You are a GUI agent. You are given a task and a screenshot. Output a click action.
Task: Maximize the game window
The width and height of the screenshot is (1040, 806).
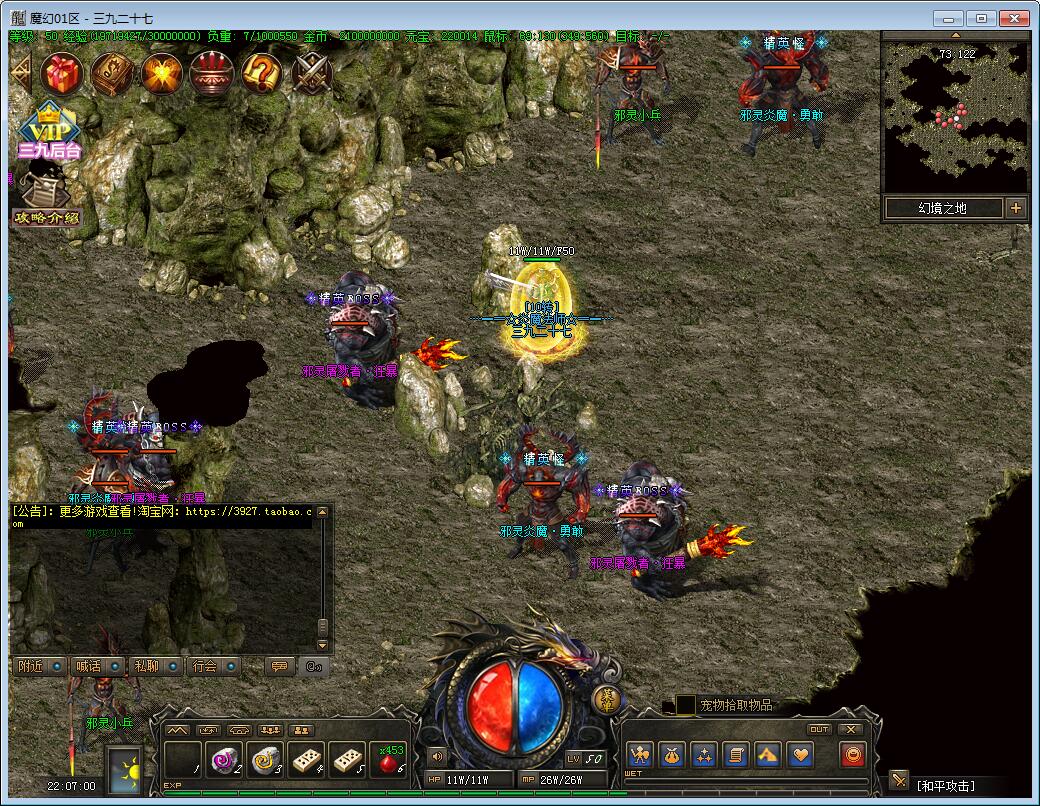(x=982, y=17)
